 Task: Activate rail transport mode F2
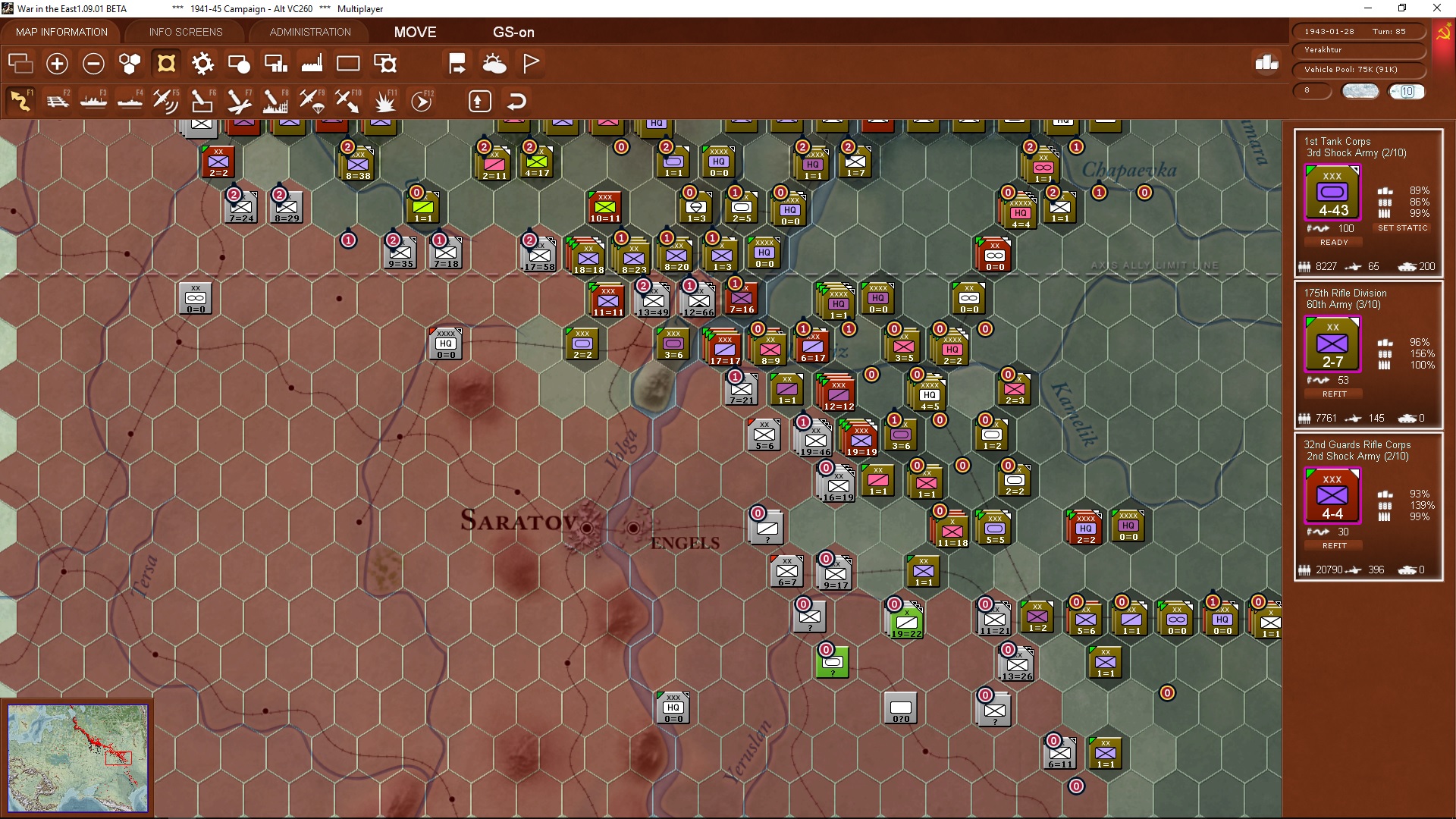[x=58, y=100]
